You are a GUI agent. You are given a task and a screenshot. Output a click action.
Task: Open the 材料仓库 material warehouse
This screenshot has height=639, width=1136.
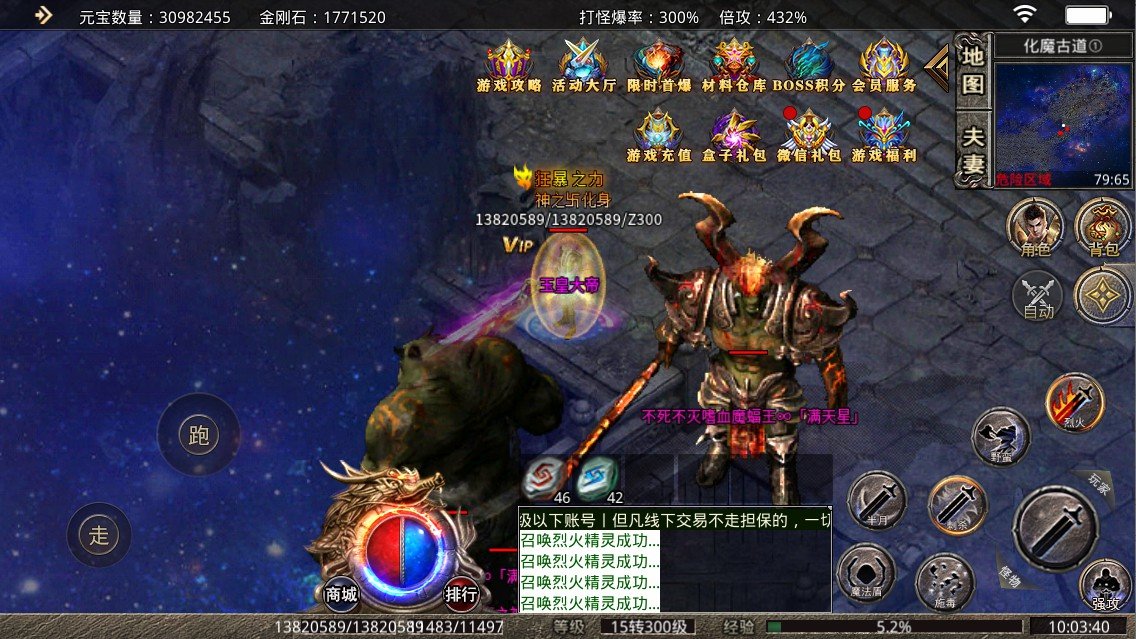734,64
